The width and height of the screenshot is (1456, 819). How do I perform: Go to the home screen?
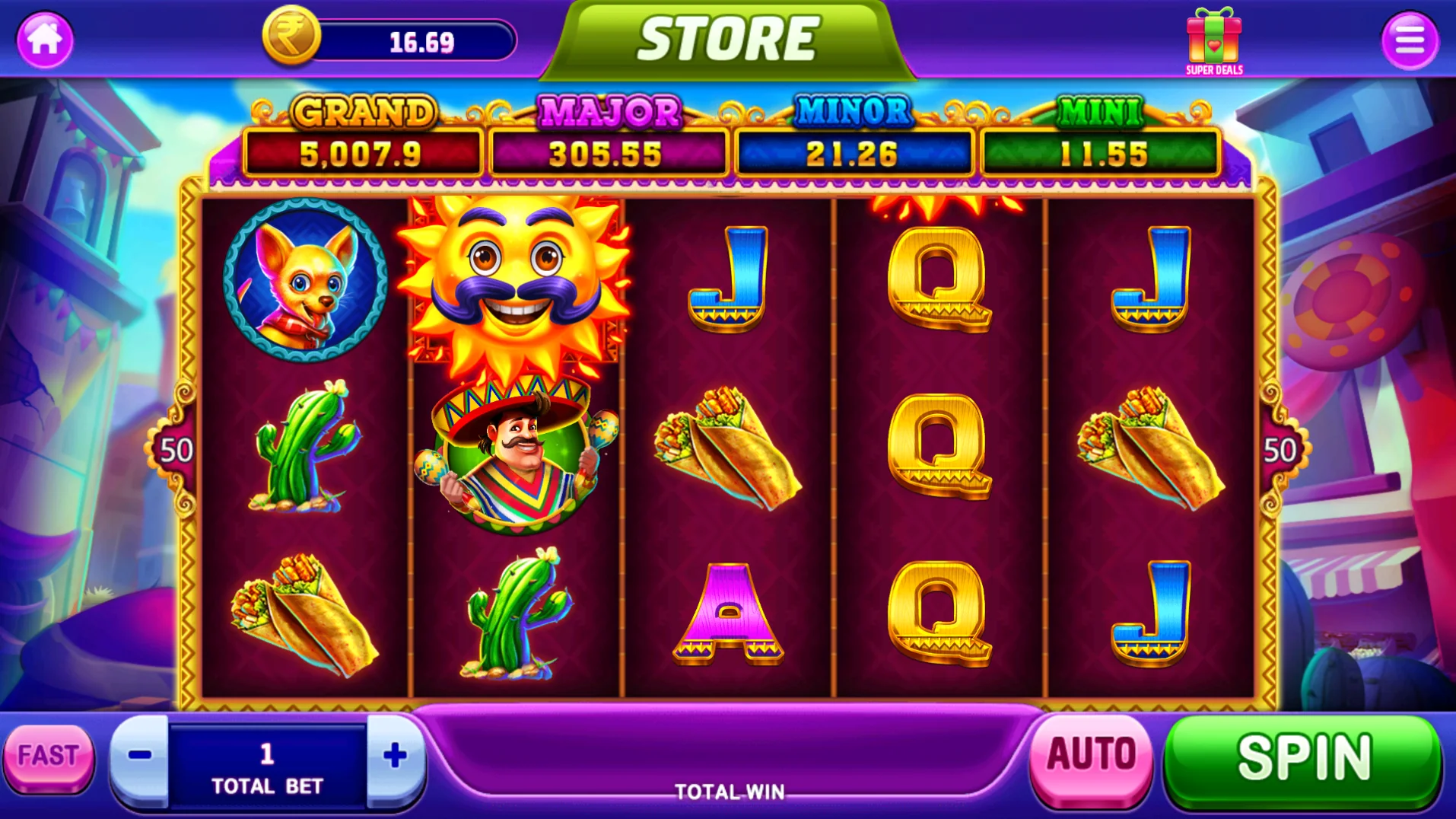pos(45,40)
